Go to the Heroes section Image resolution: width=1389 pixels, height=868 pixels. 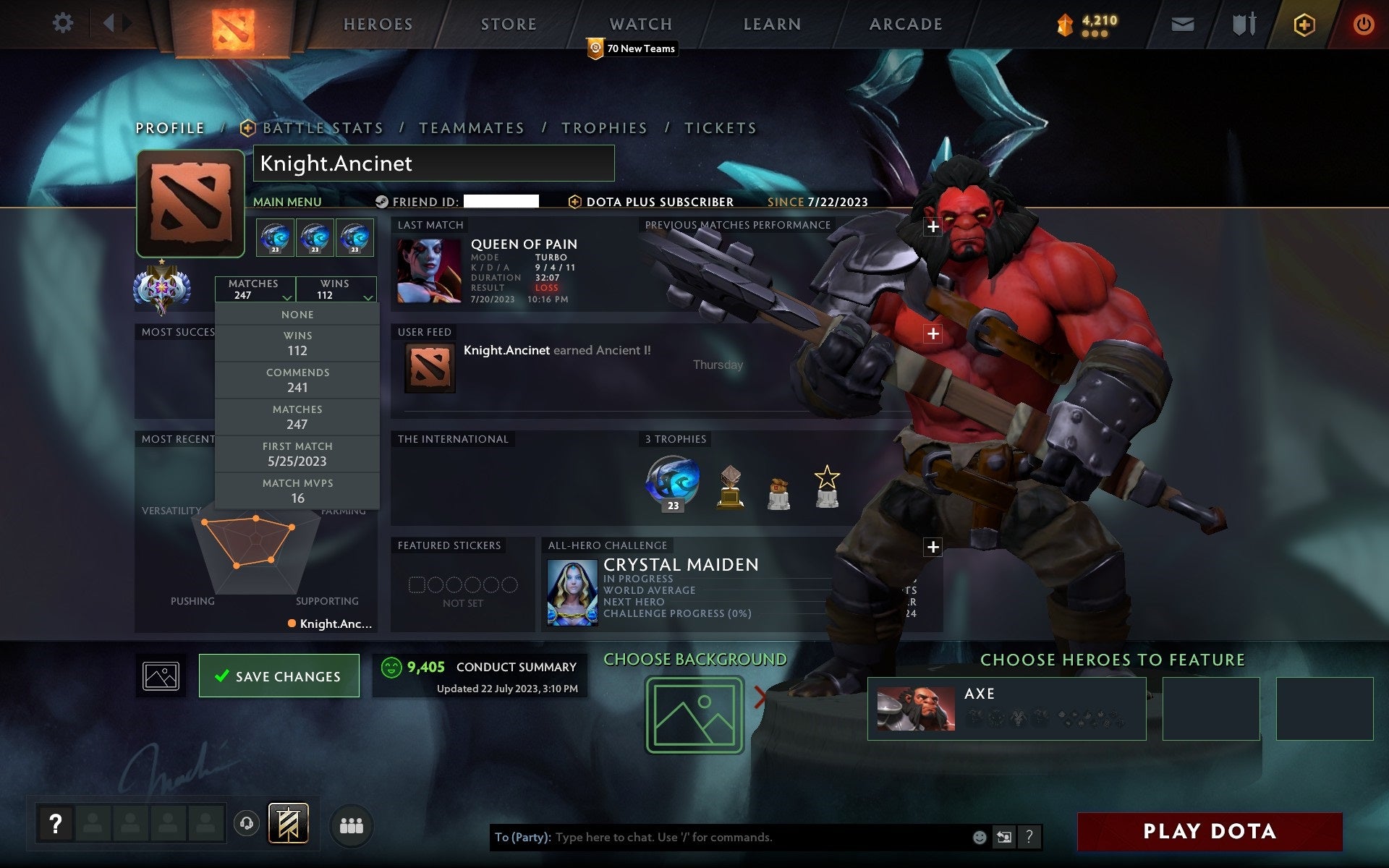pos(378,25)
